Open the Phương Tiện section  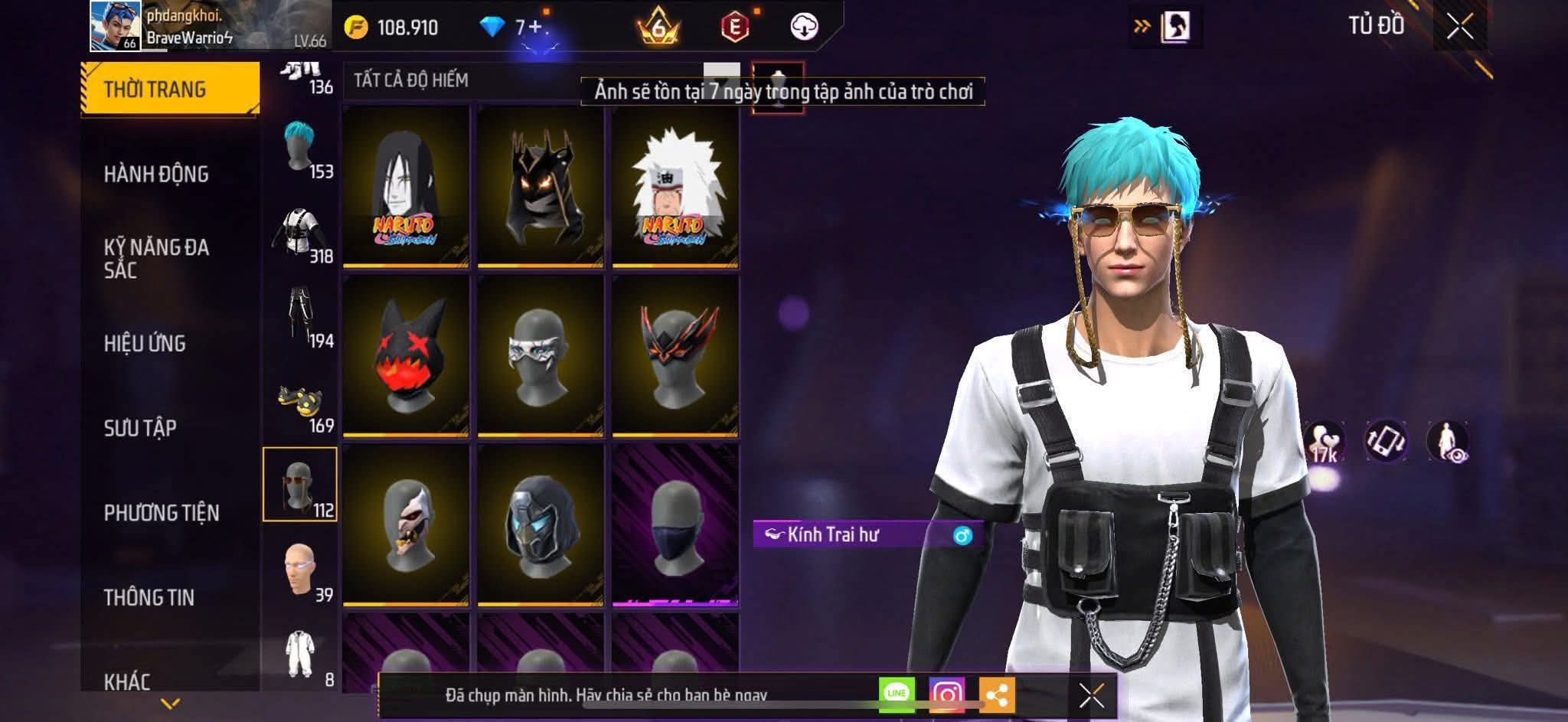click(x=162, y=512)
